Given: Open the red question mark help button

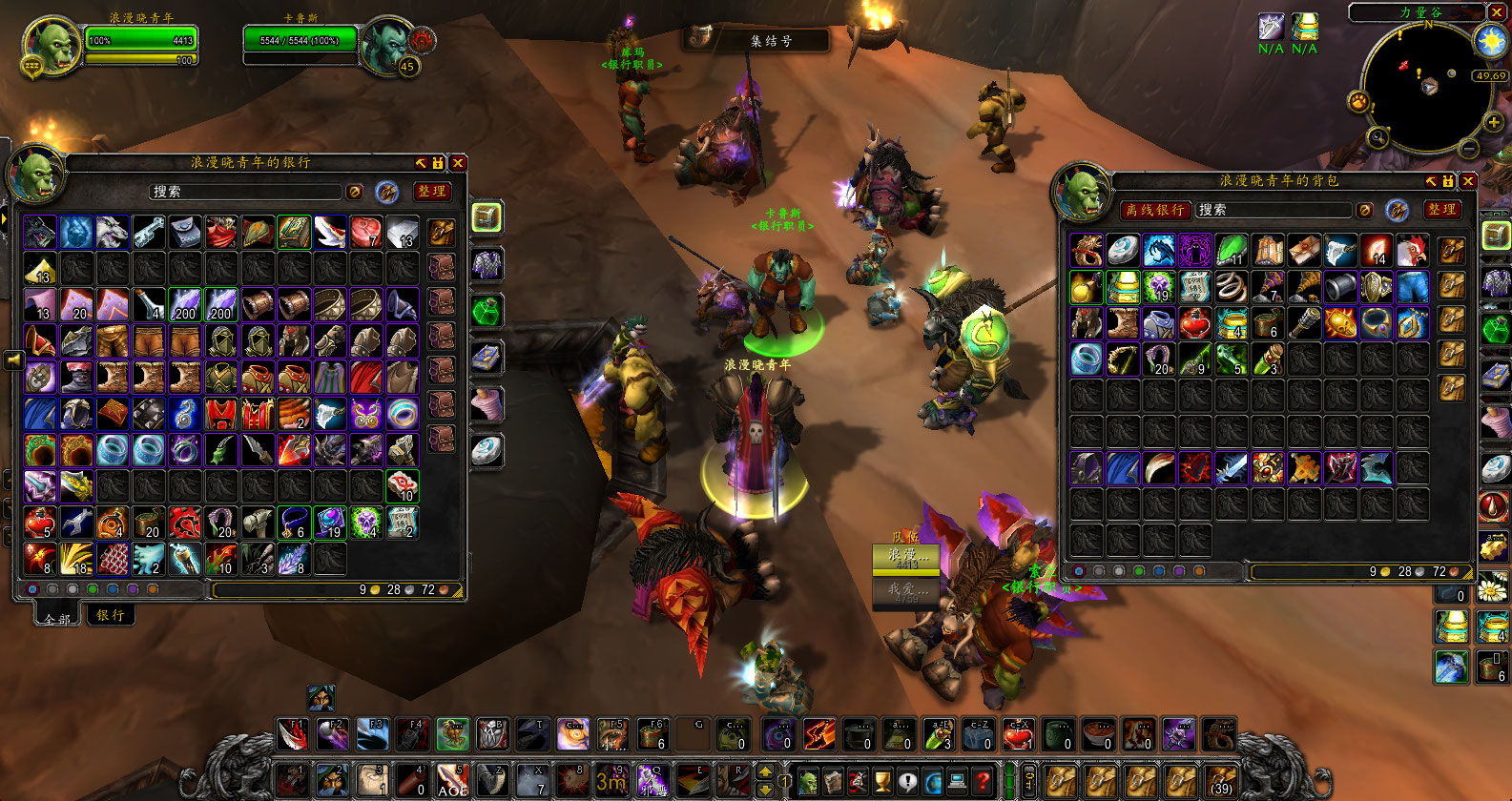Looking at the screenshot, I should point(983,780).
